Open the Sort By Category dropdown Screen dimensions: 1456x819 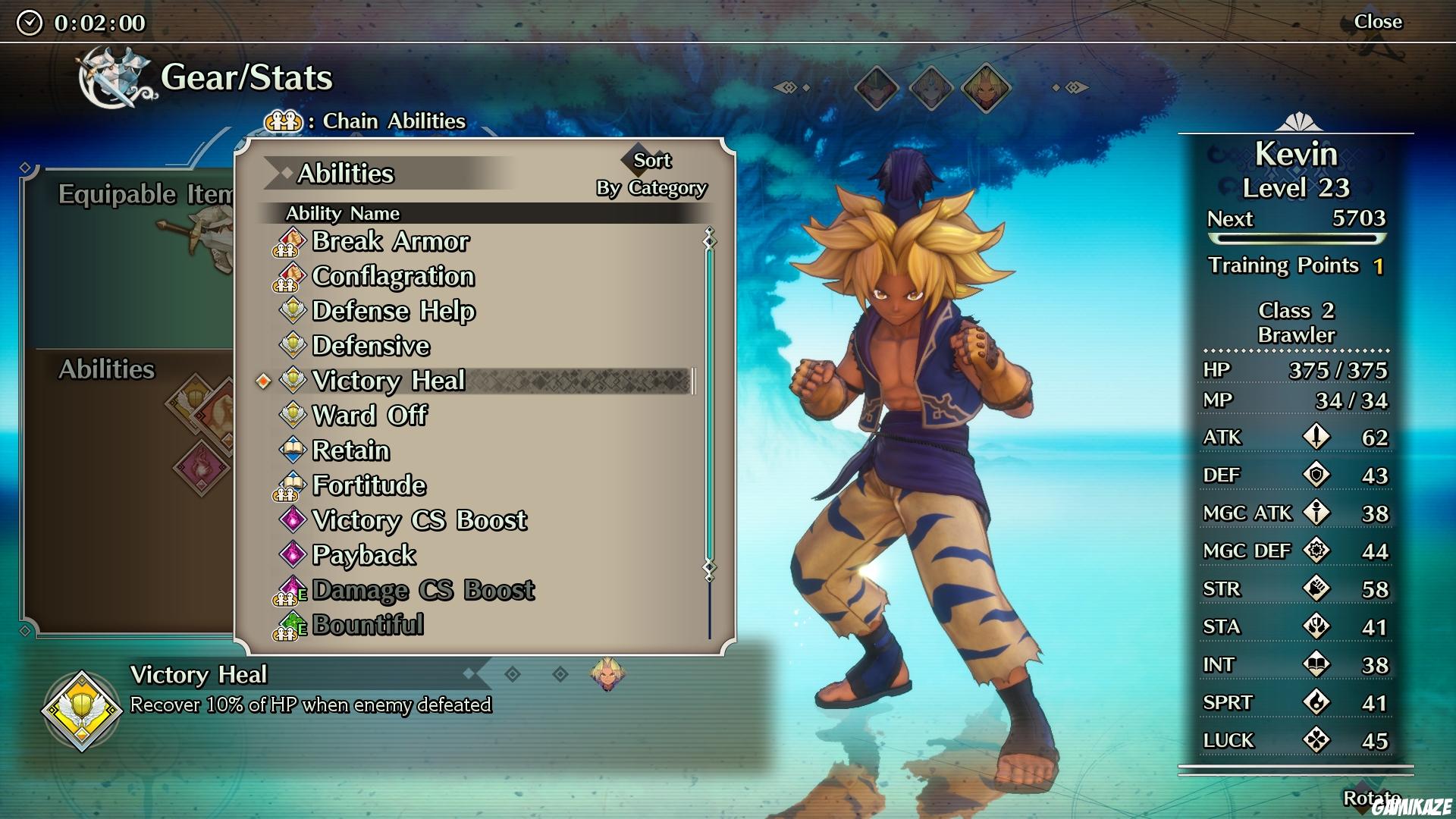pos(652,173)
